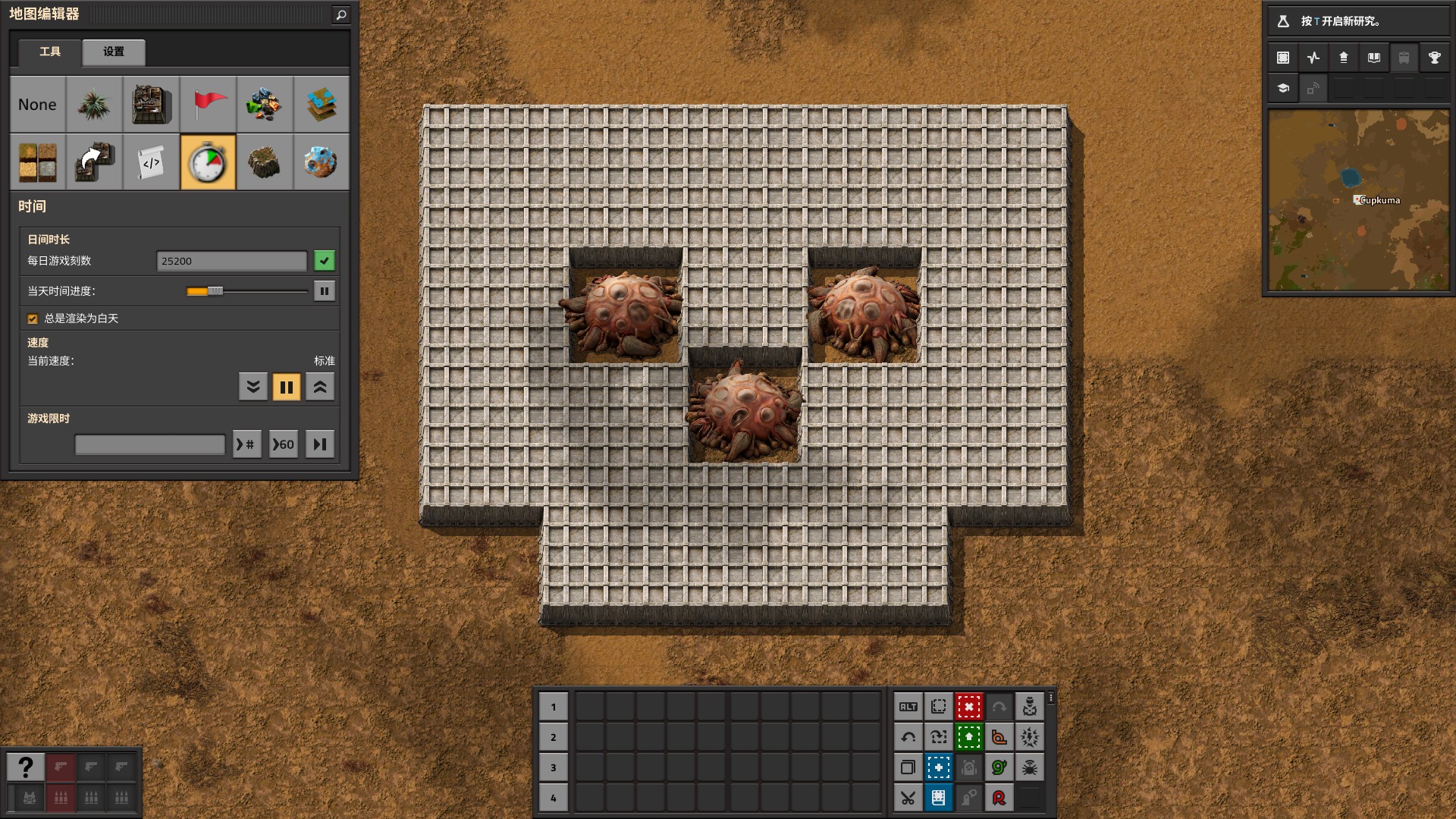This screenshot has height=819, width=1456.
Task: Select the stopwatch time tool
Action: 208,162
